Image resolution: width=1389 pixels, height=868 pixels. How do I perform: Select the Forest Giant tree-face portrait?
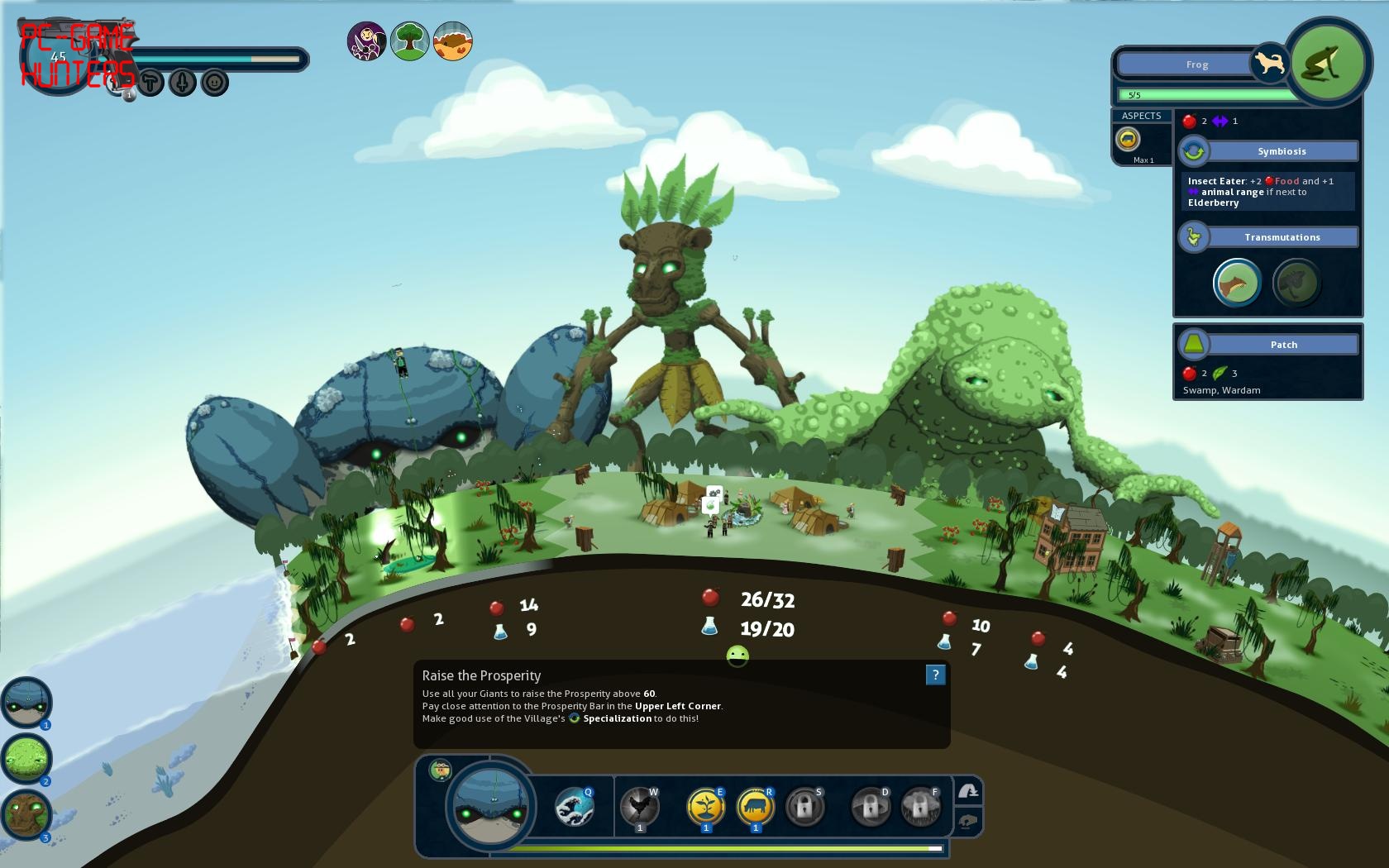(26, 814)
